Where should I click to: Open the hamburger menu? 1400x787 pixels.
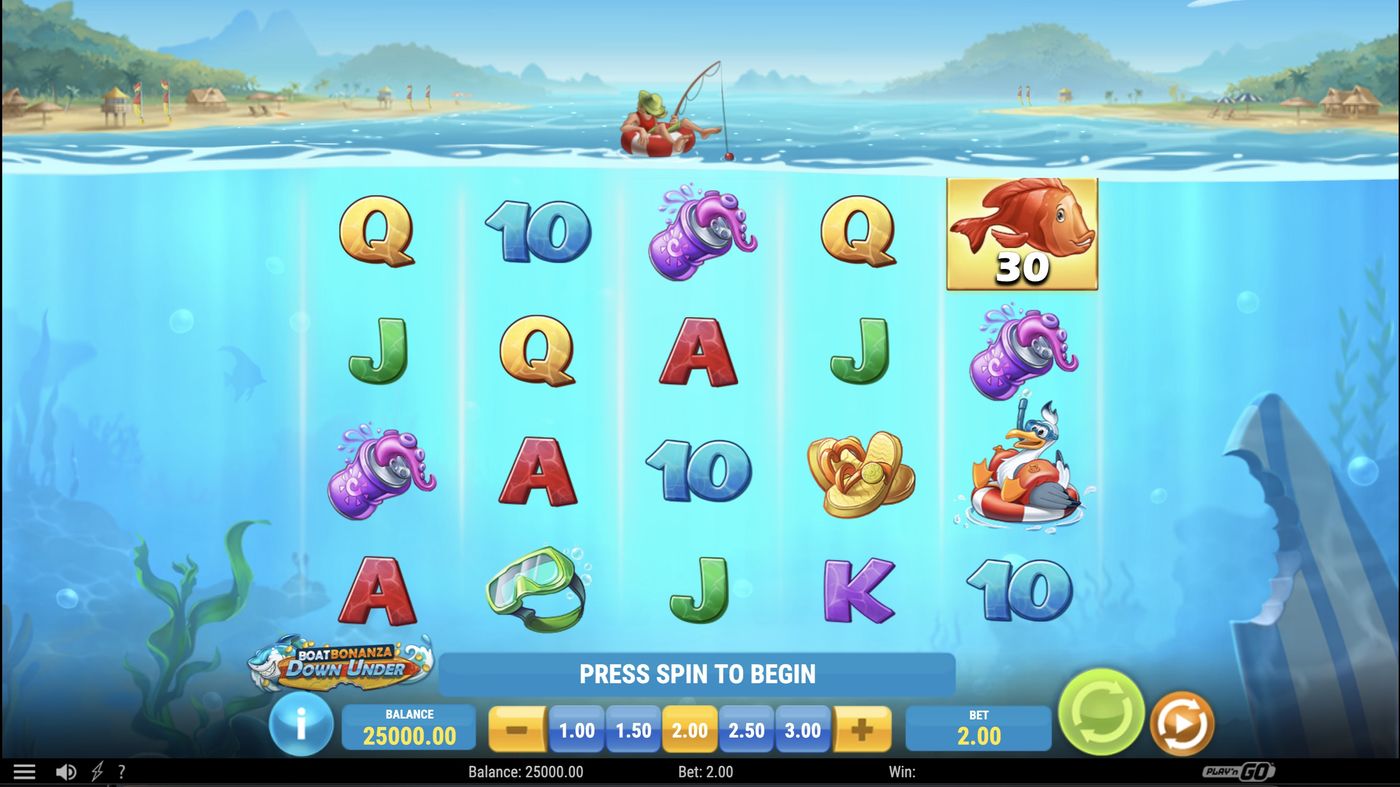tap(24, 771)
